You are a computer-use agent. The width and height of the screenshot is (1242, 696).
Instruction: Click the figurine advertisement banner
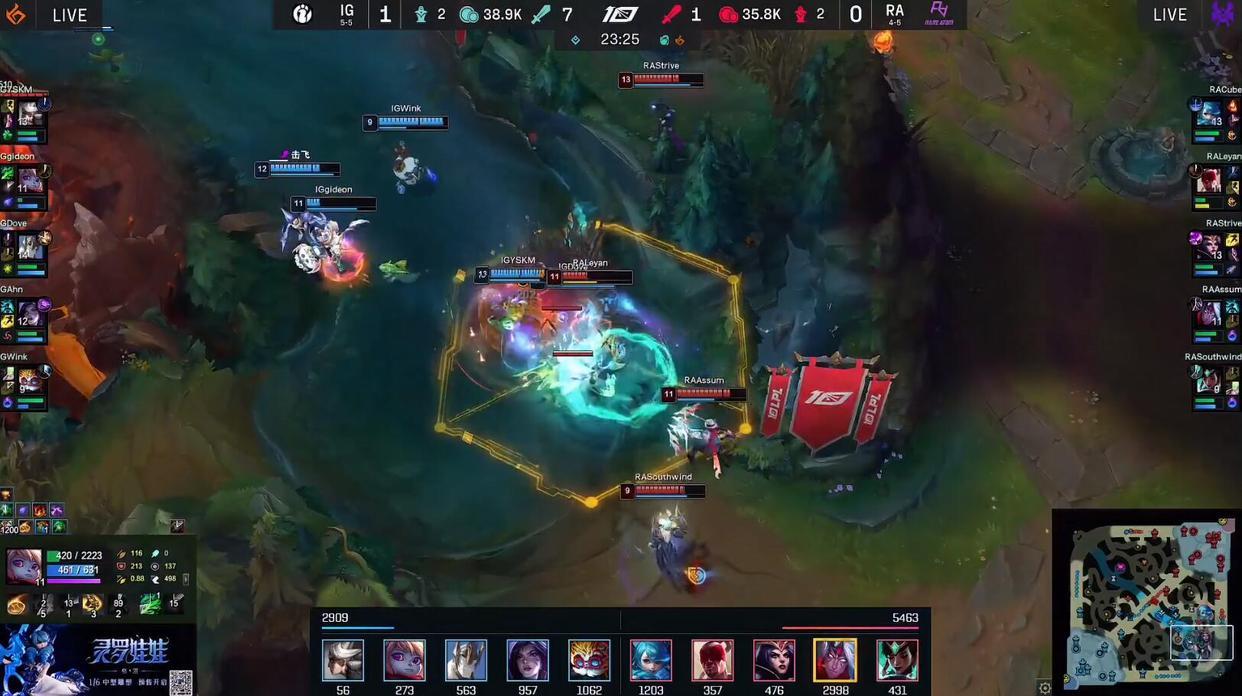point(97,660)
